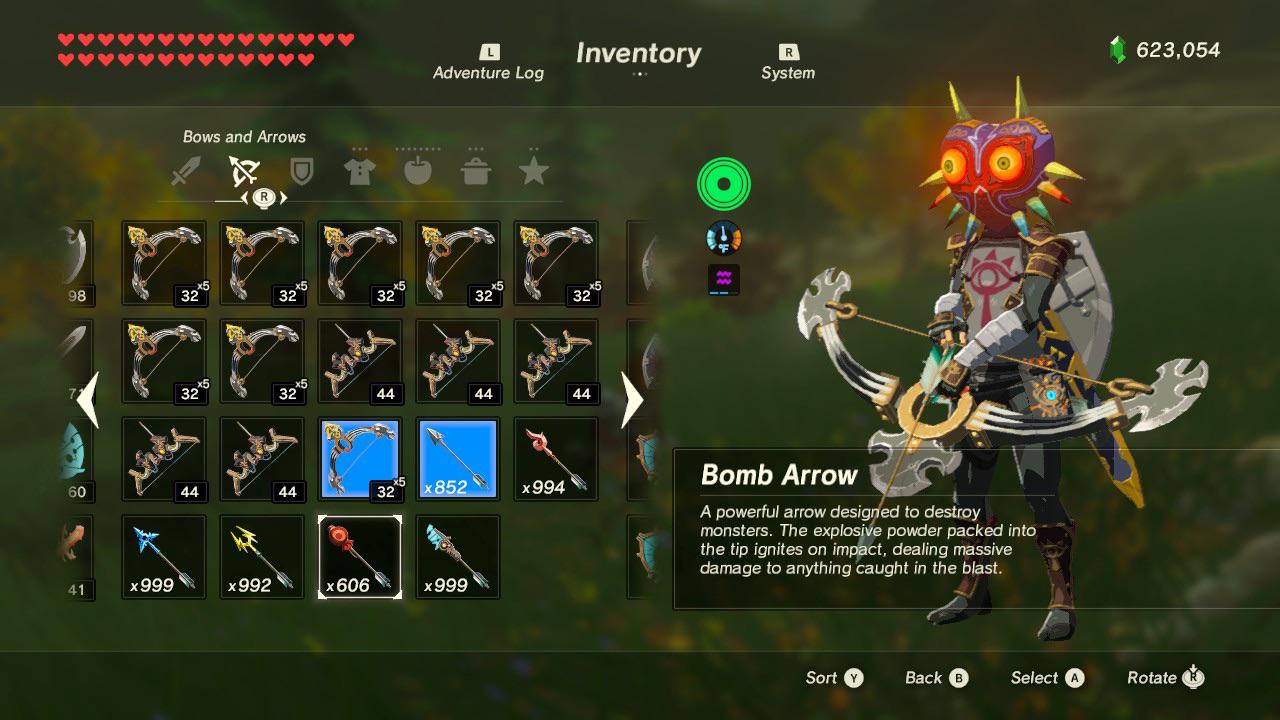Open the food cooking pot category
Image resolution: width=1280 pixels, height=720 pixels.
point(476,168)
